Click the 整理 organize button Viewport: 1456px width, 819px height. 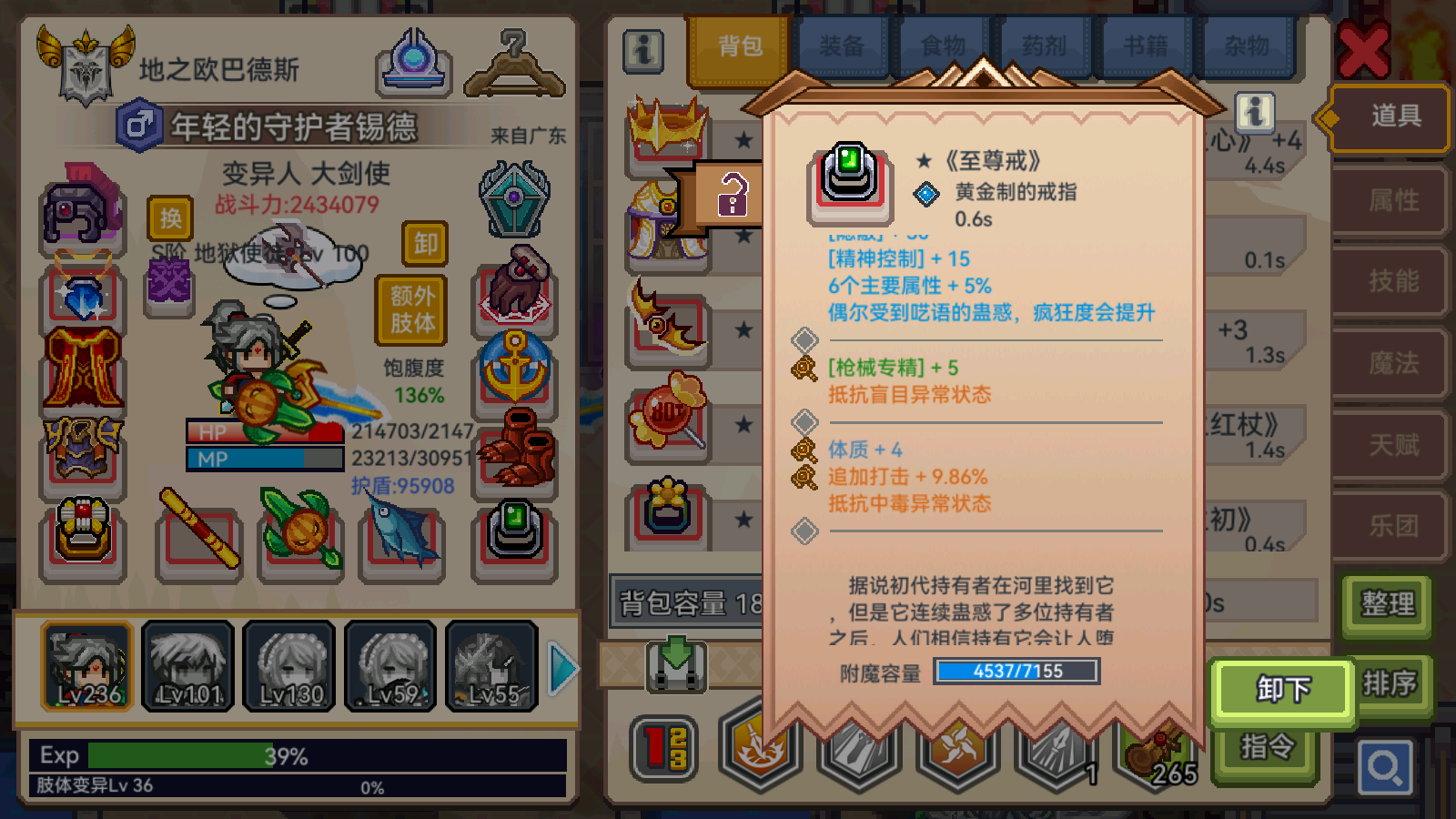pyautogui.click(x=1385, y=604)
